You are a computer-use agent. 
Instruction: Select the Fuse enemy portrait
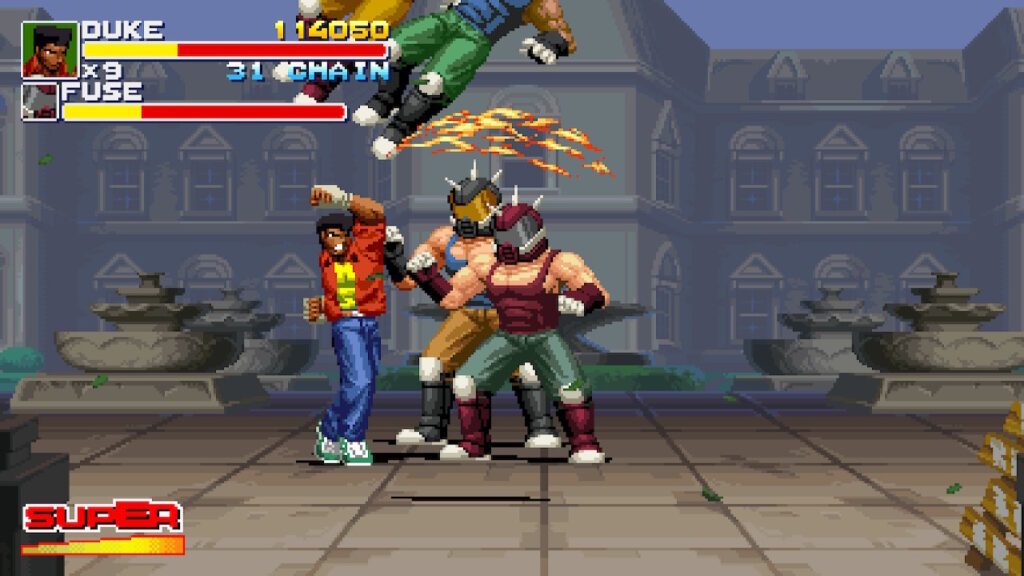click(x=41, y=103)
